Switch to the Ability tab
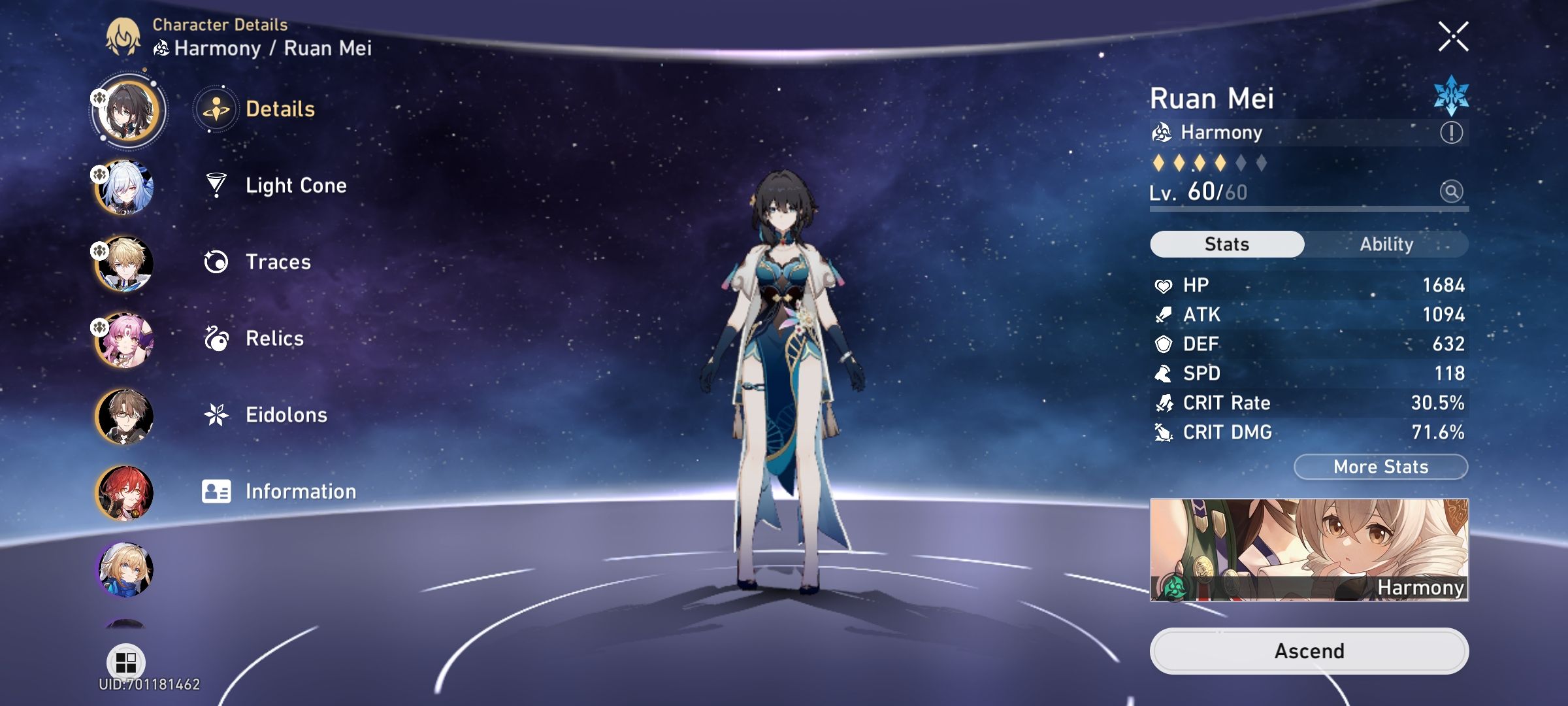The height and width of the screenshot is (706, 1568). 1386,244
